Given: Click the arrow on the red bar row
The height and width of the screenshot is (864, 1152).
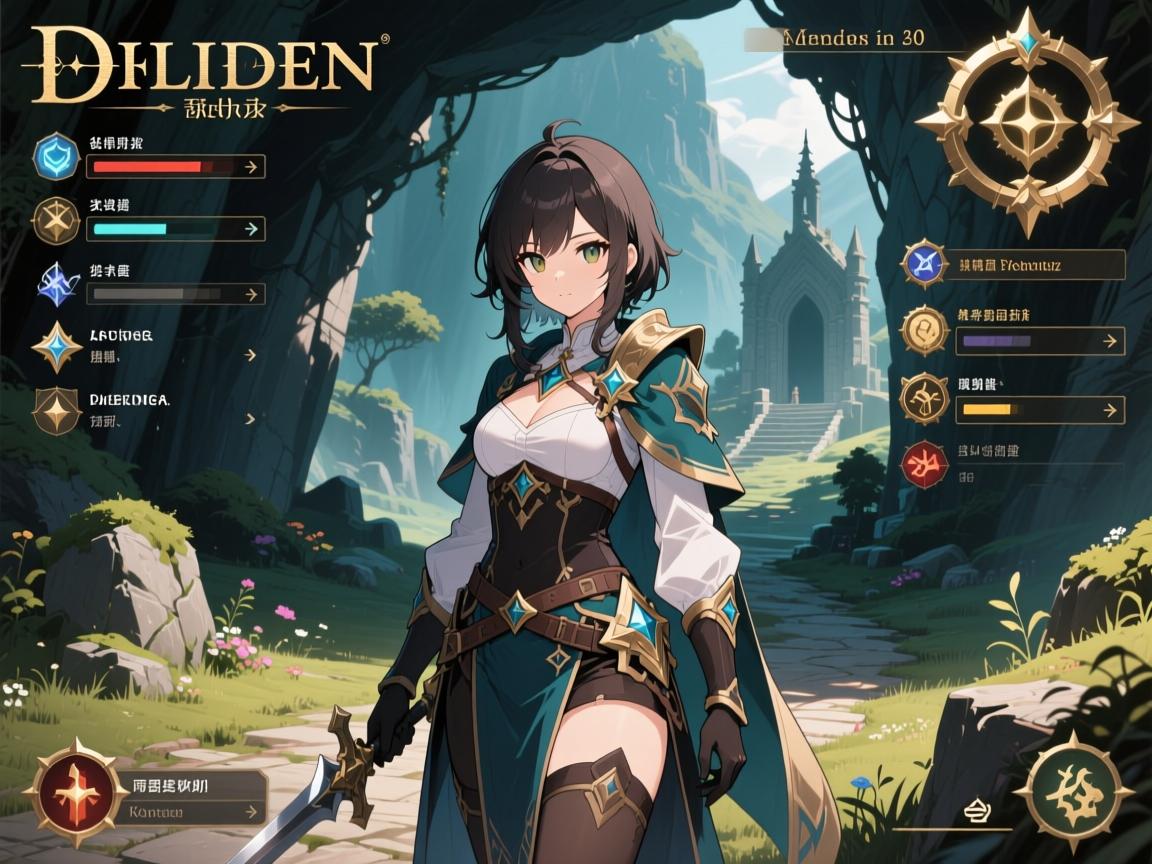Looking at the screenshot, I should tap(251, 166).
